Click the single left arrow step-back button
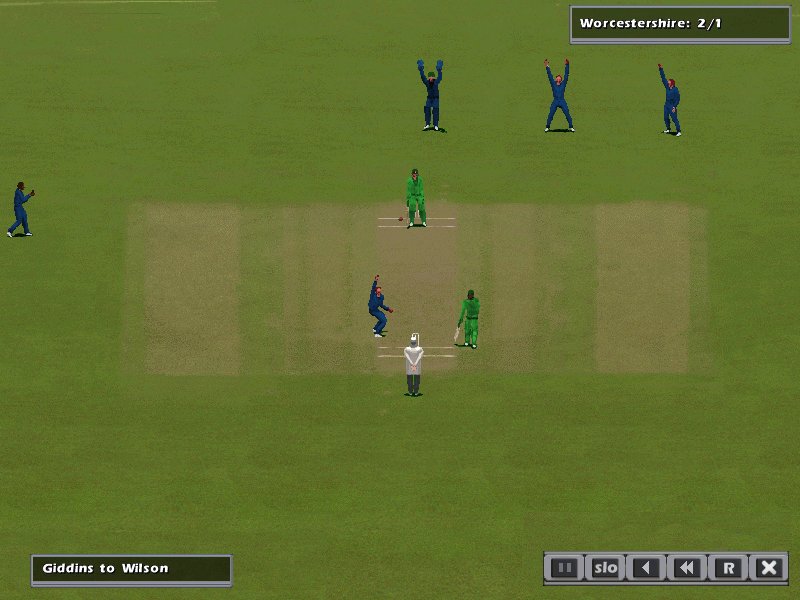Viewport: 800px width, 600px height. pos(646,568)
